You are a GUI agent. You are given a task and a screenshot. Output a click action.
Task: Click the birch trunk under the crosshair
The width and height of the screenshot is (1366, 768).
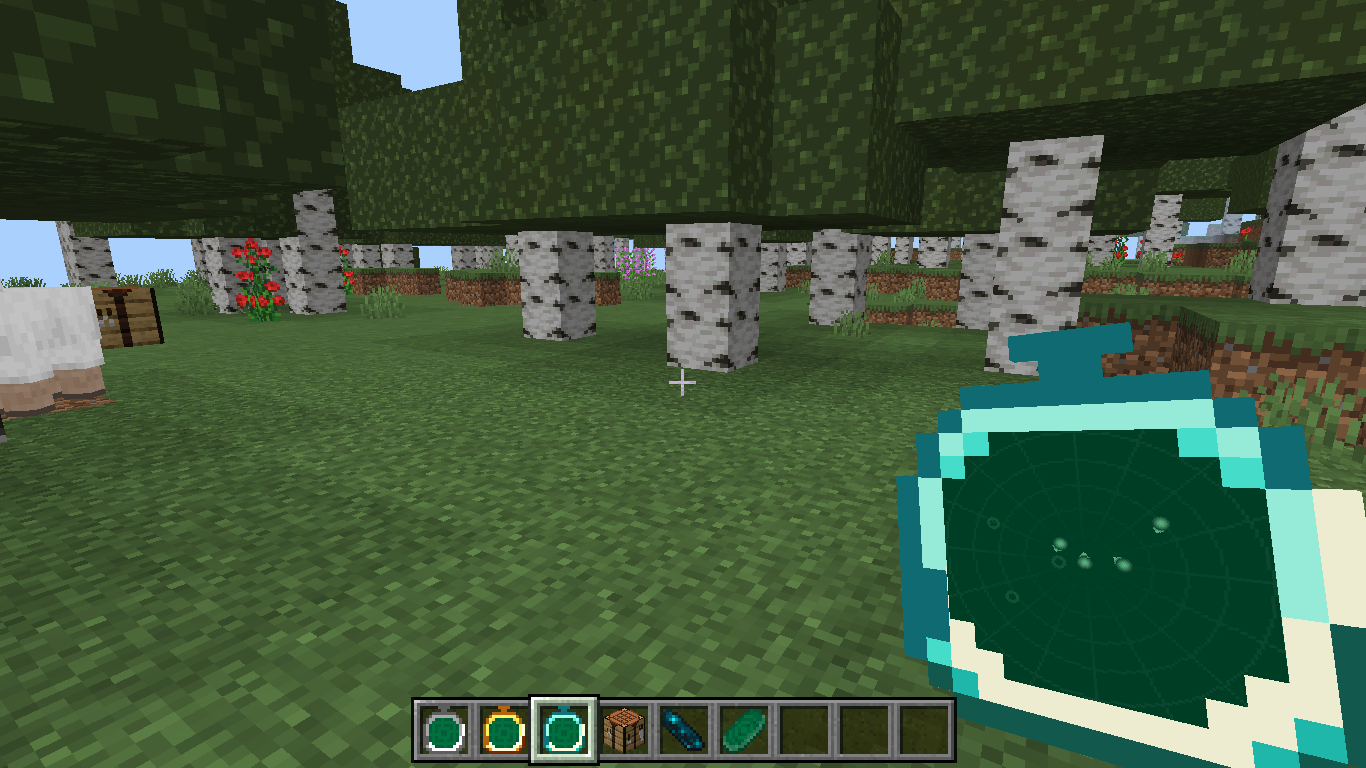706,310
